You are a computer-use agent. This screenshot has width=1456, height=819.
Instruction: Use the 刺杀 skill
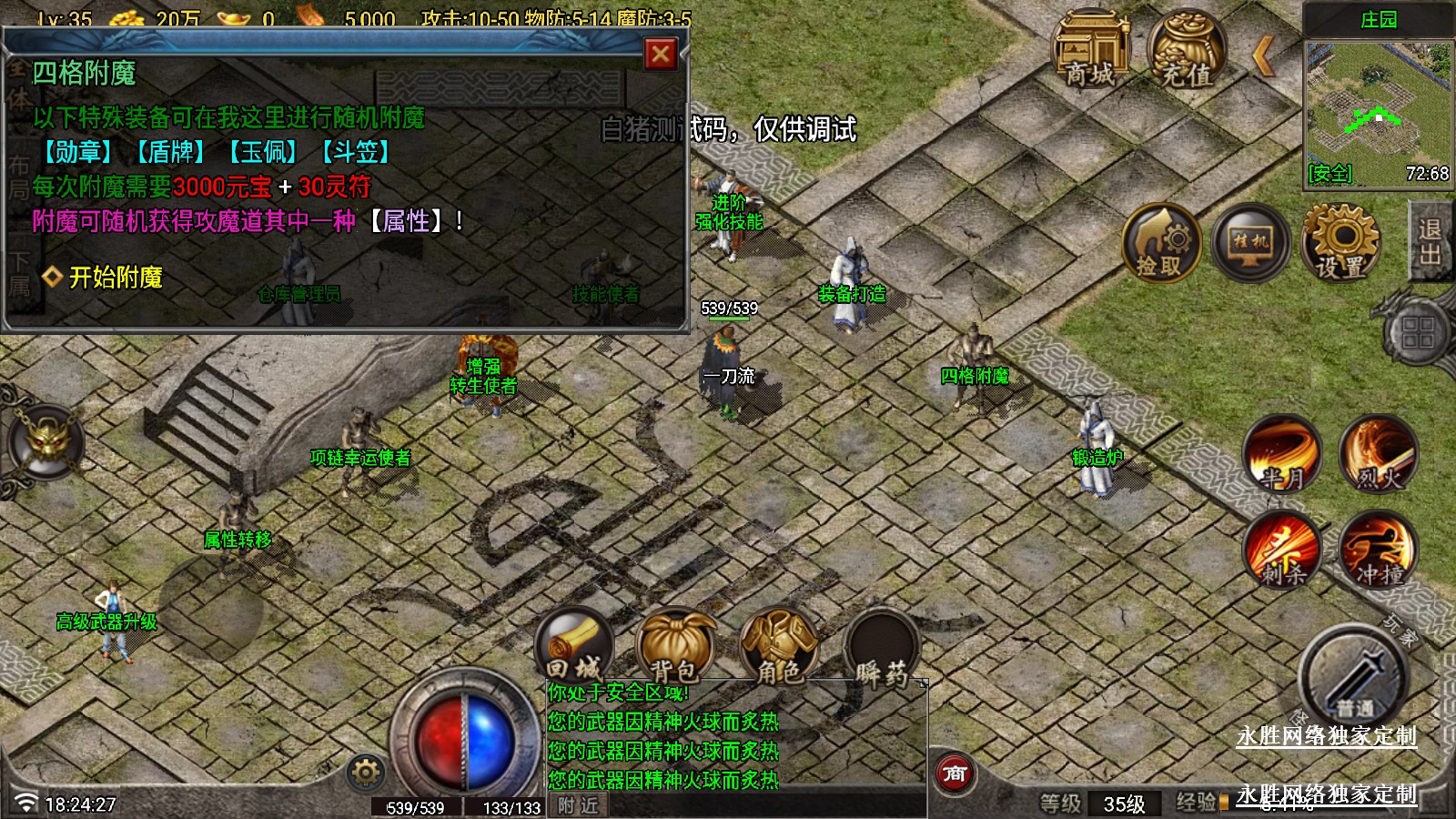click(1283, 549)
